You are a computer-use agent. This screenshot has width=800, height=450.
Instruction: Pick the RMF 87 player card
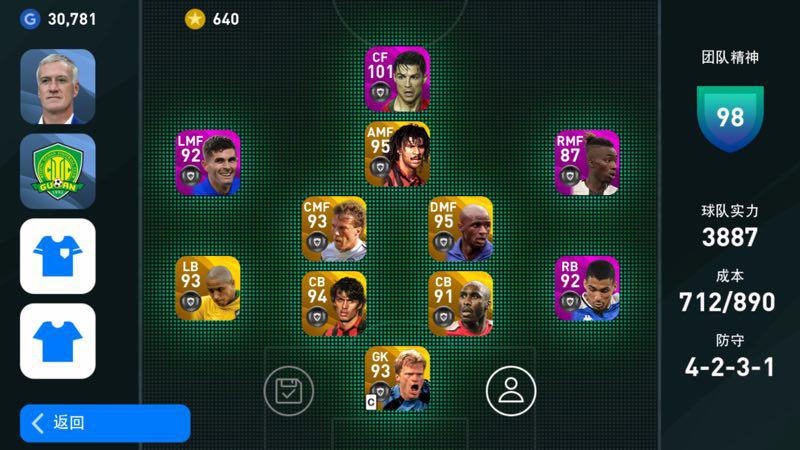587,163
